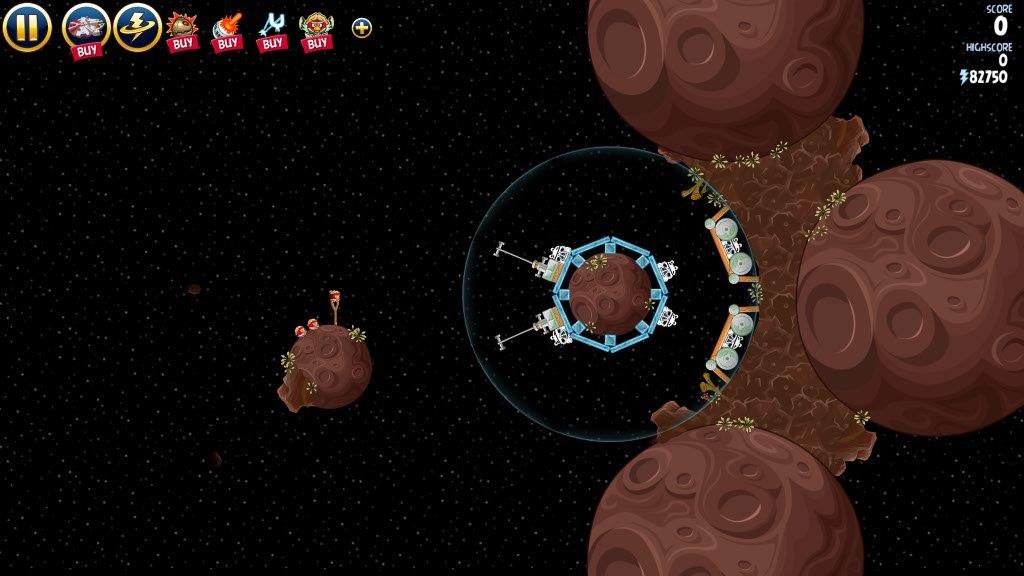Pause the game
The image size is (1024, 576).
pos(27,27)
